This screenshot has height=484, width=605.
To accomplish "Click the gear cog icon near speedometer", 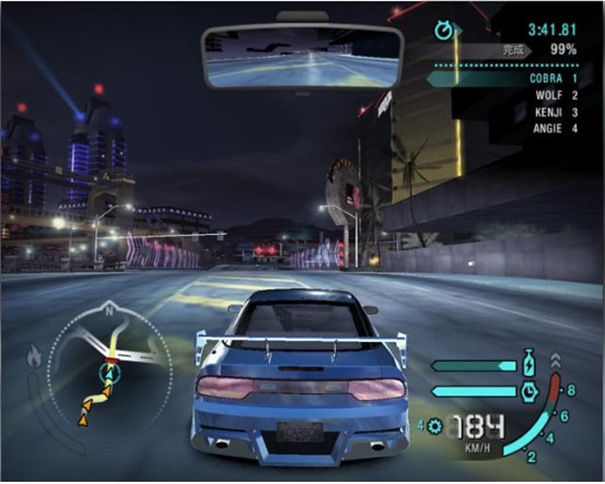I will (433, 426).
